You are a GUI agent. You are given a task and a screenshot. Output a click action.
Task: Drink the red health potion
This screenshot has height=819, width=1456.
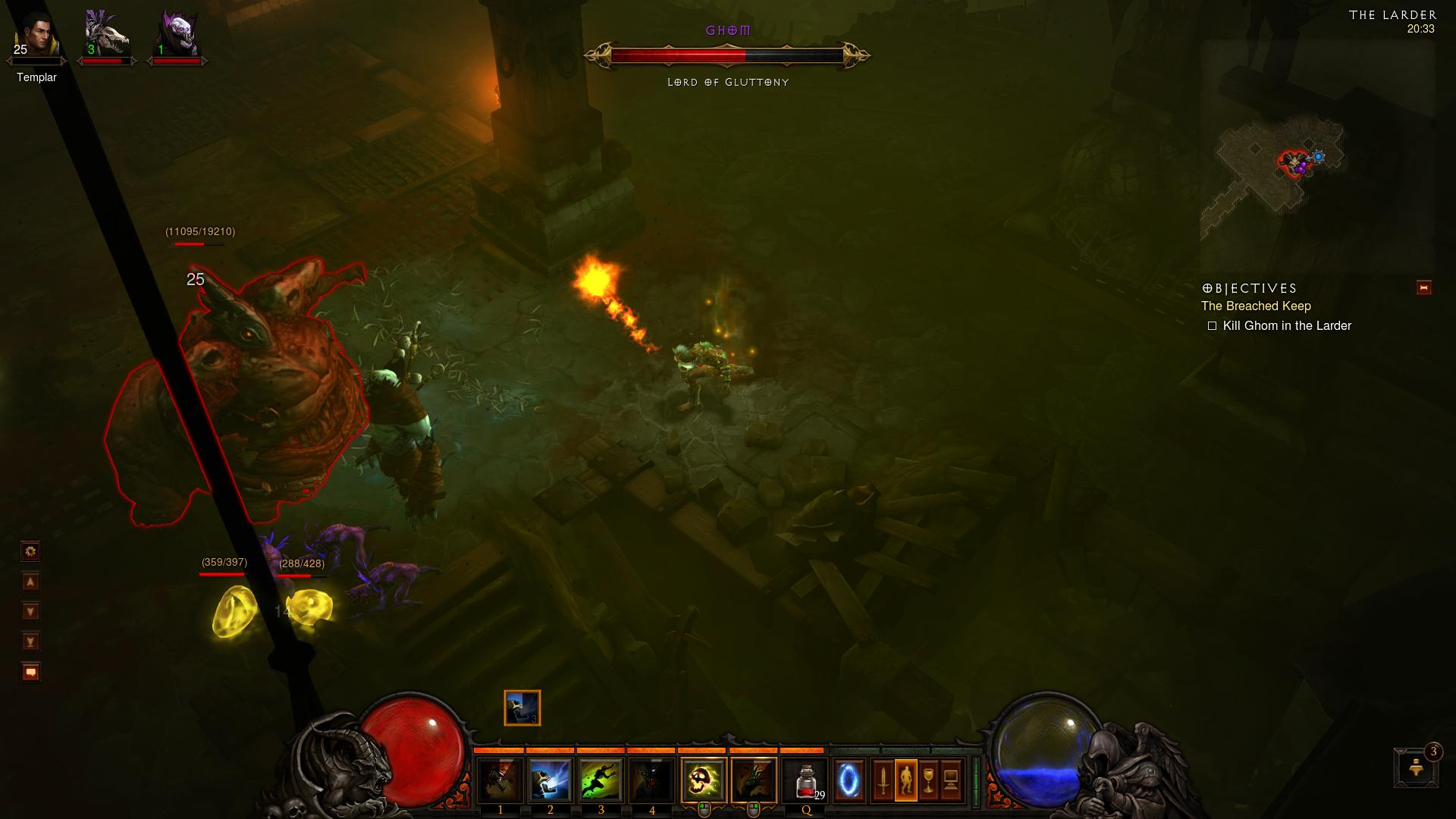[x=806, y=780]
